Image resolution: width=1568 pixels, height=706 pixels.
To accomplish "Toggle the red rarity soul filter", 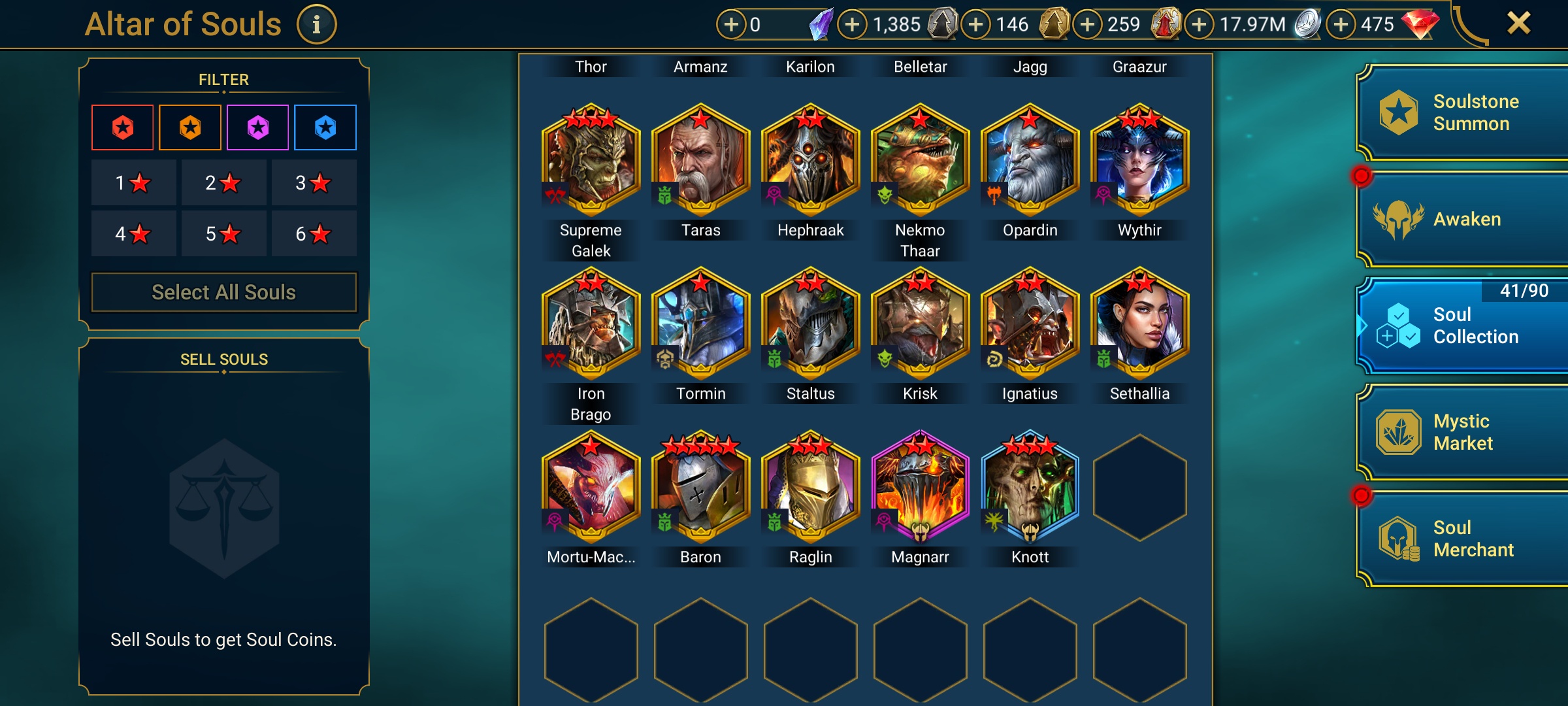I will click(123, 127).
